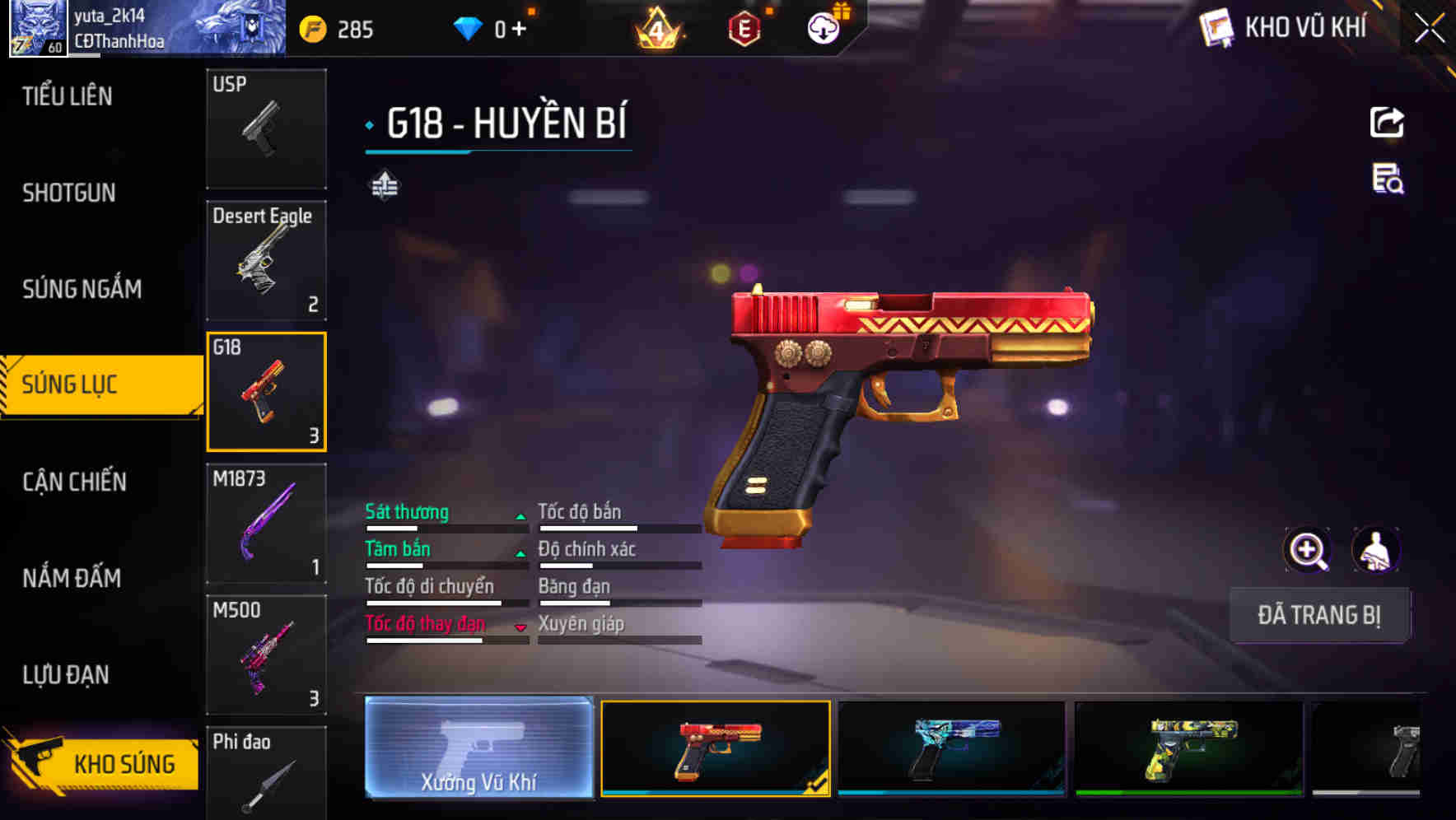This screenshot has height=820, width=1456.
Task: Zoom in using the magnifier icon
Action: [x=1308, y=550]
